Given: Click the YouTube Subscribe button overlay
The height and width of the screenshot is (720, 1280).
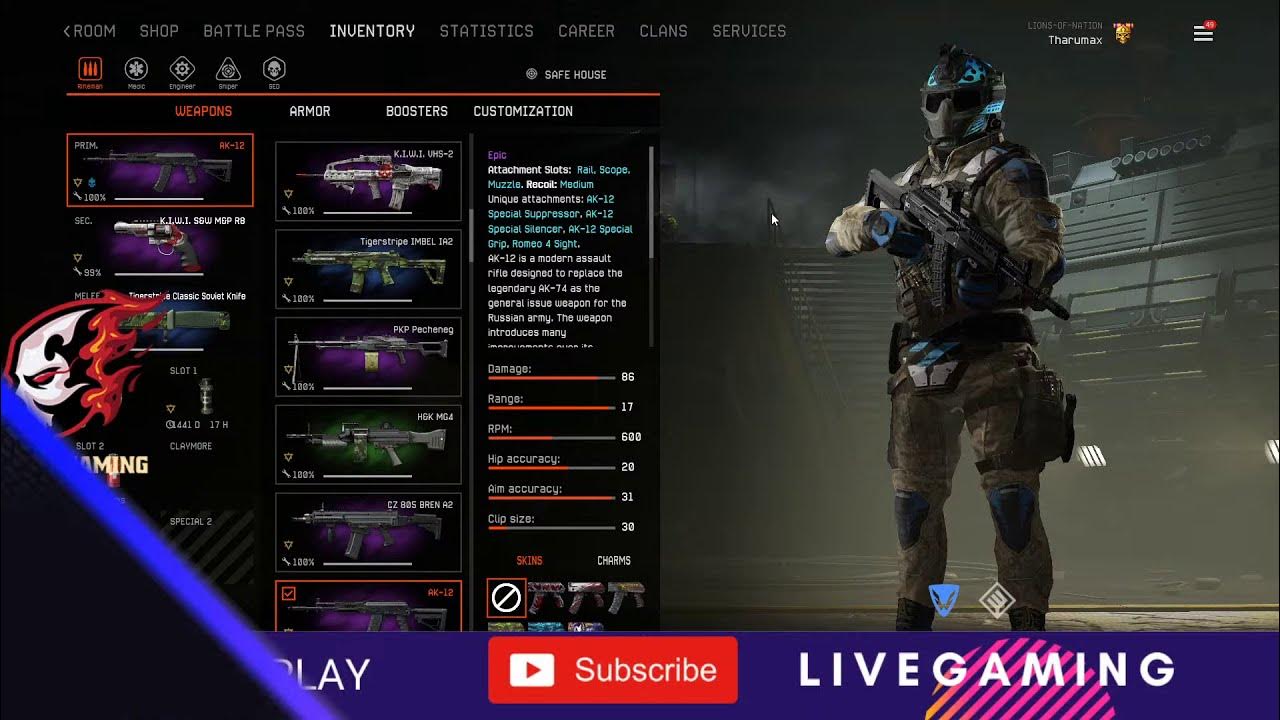Looking at the screenshot, I should coord(613,670).
